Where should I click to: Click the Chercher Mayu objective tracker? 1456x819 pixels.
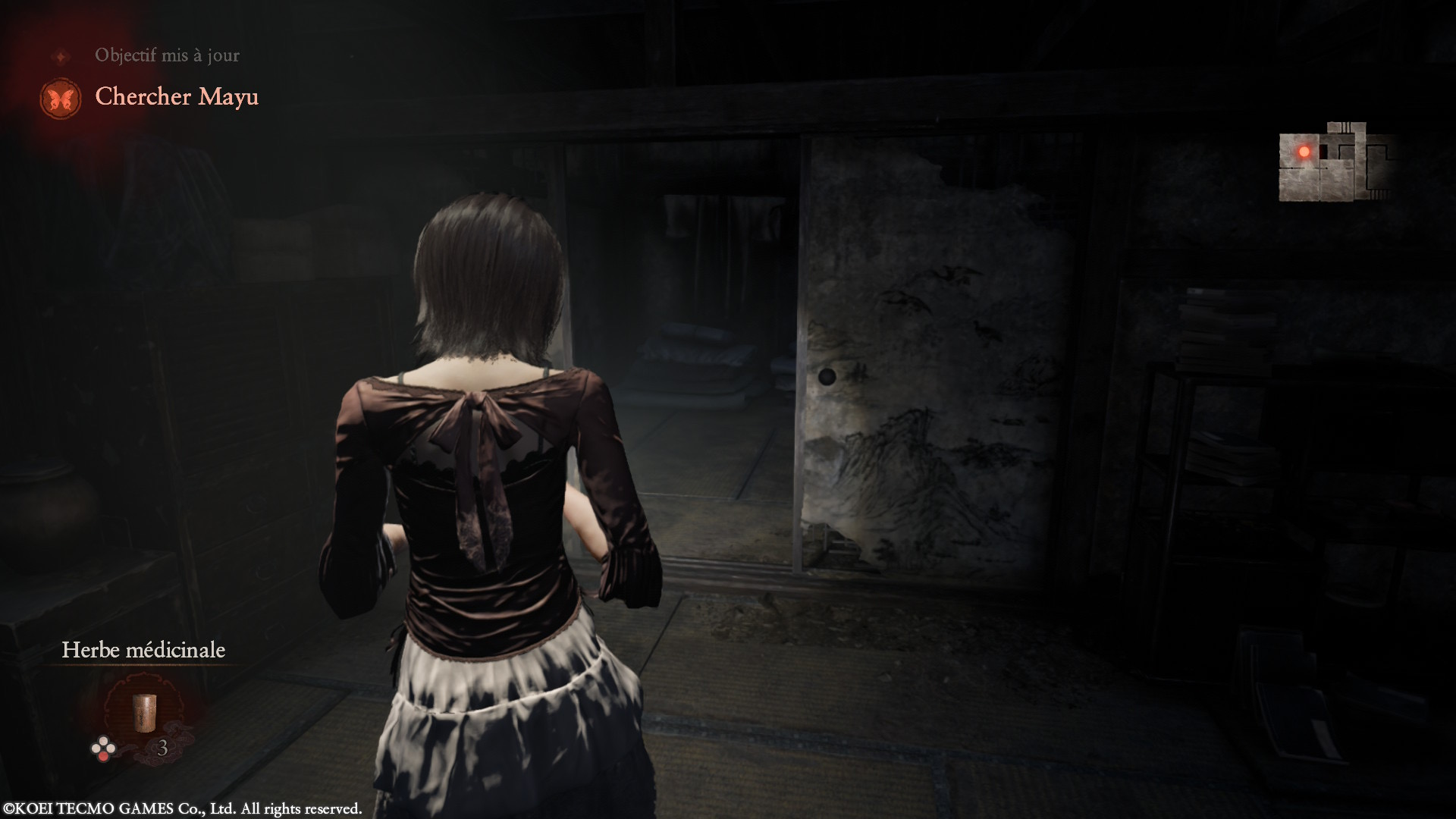click(x=177, y=97)
